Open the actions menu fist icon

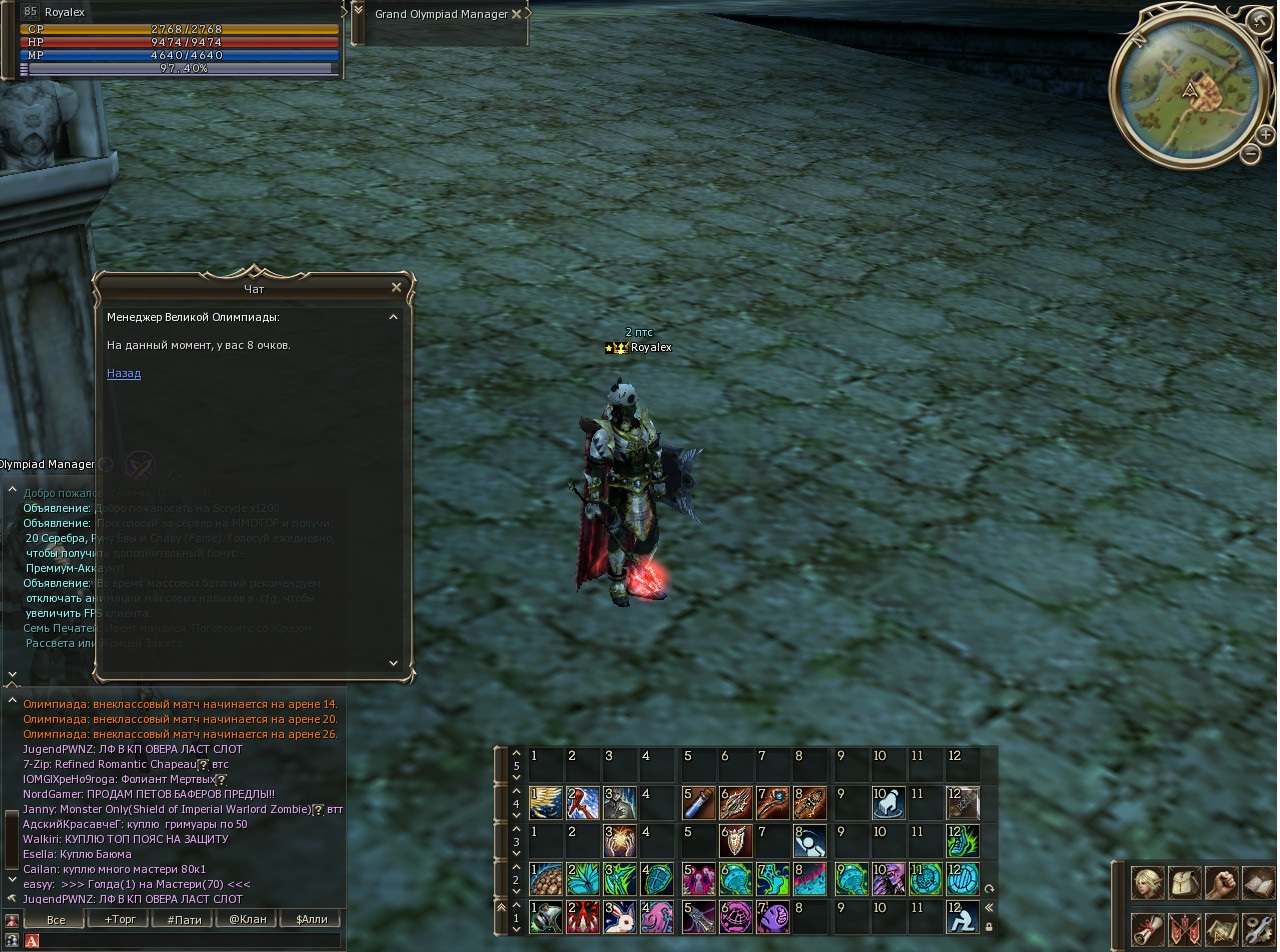click(x=1220, y=884)
